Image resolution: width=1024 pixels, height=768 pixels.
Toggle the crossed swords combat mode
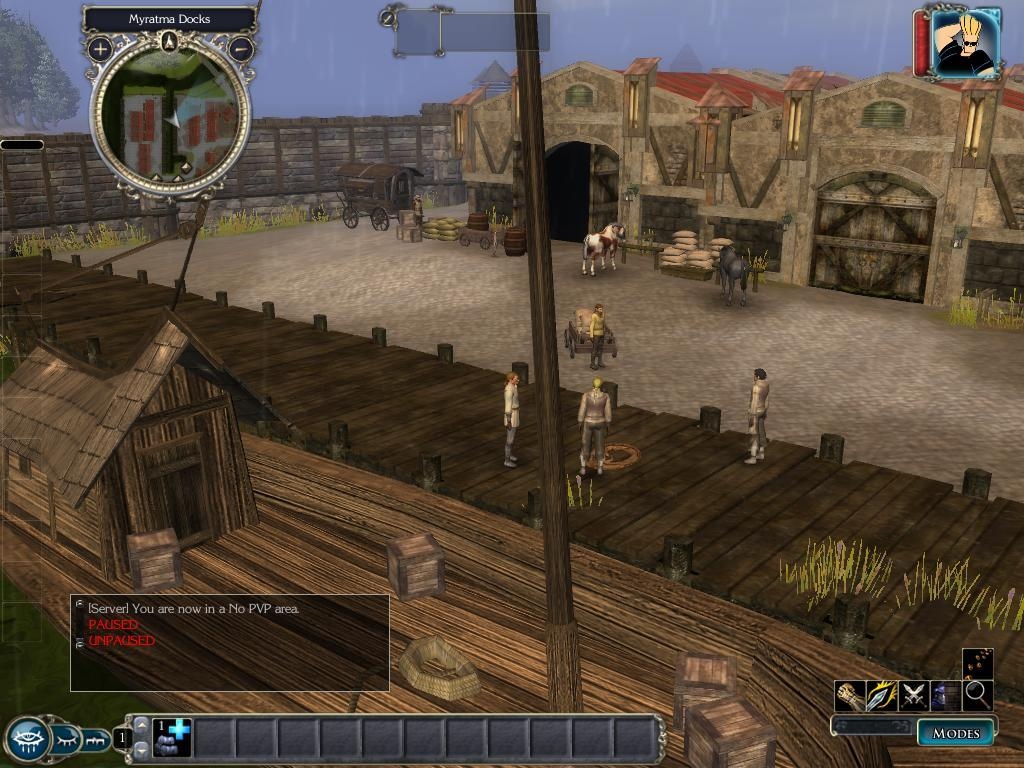coord(913,695)
